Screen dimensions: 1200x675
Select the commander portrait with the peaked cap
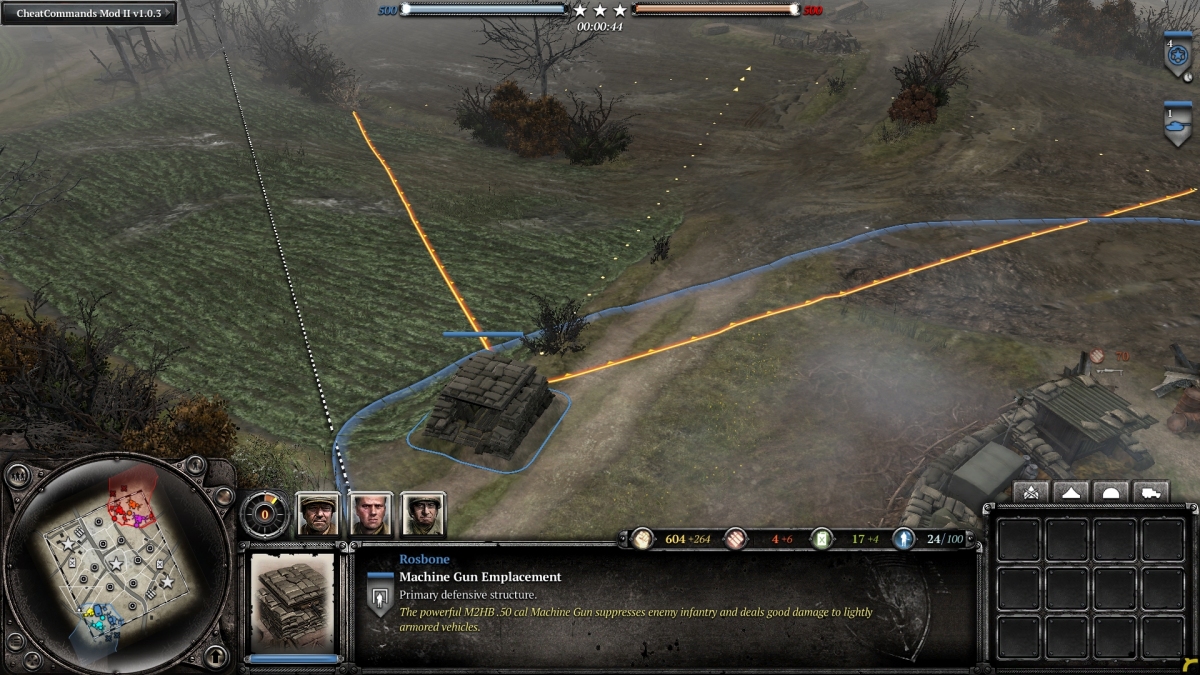click(x=318, y=514)
